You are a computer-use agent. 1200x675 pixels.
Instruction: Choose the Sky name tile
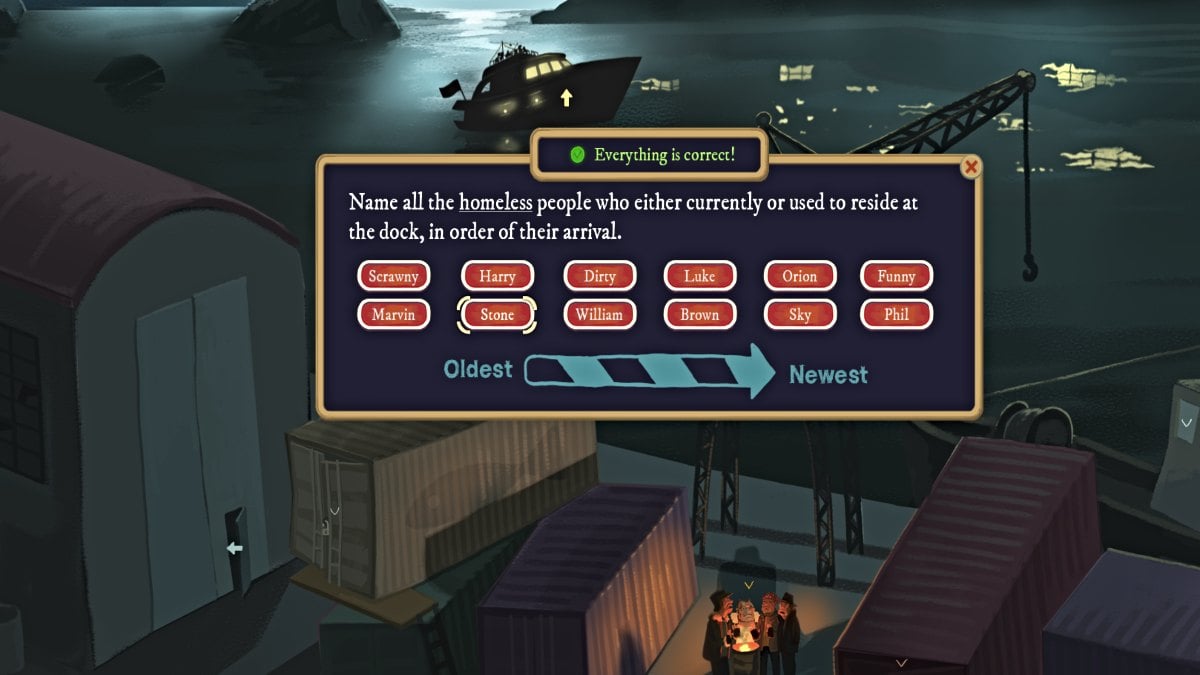click(x=799, y=314)
